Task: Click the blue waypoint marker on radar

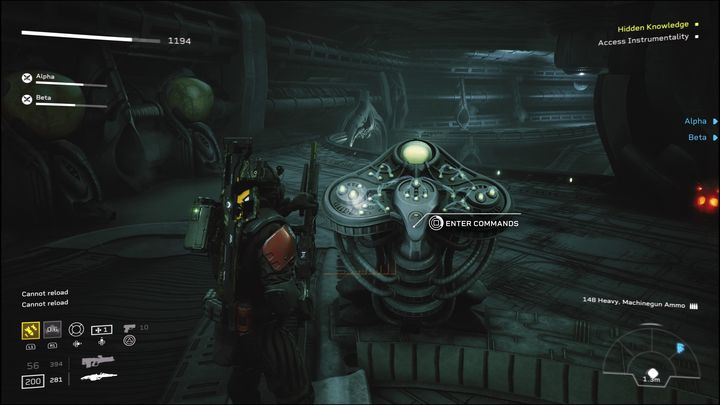Action: coord(681,349)
